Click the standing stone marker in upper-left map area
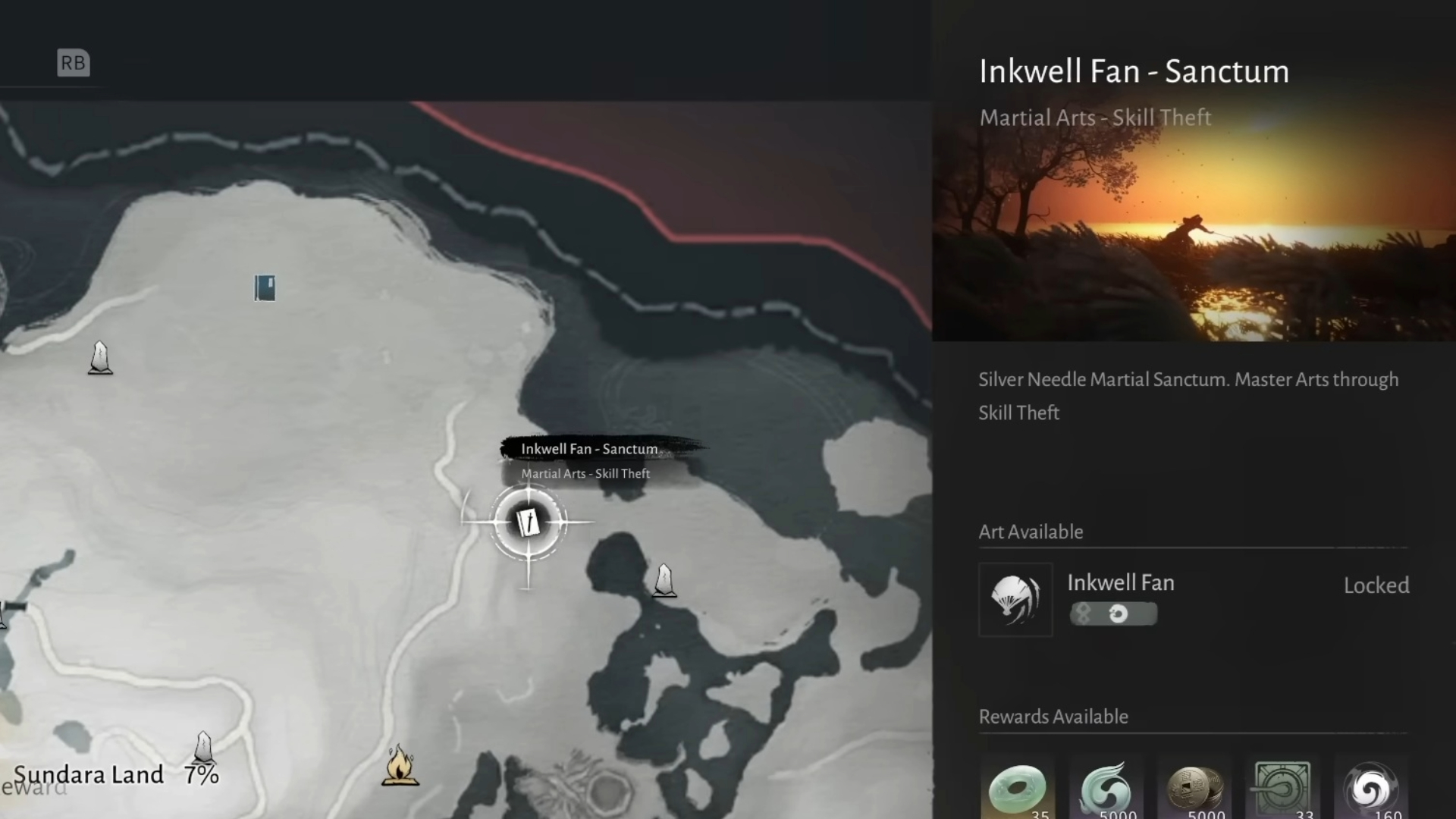Screen dimensions: 1456x819 tap(99, 357)
